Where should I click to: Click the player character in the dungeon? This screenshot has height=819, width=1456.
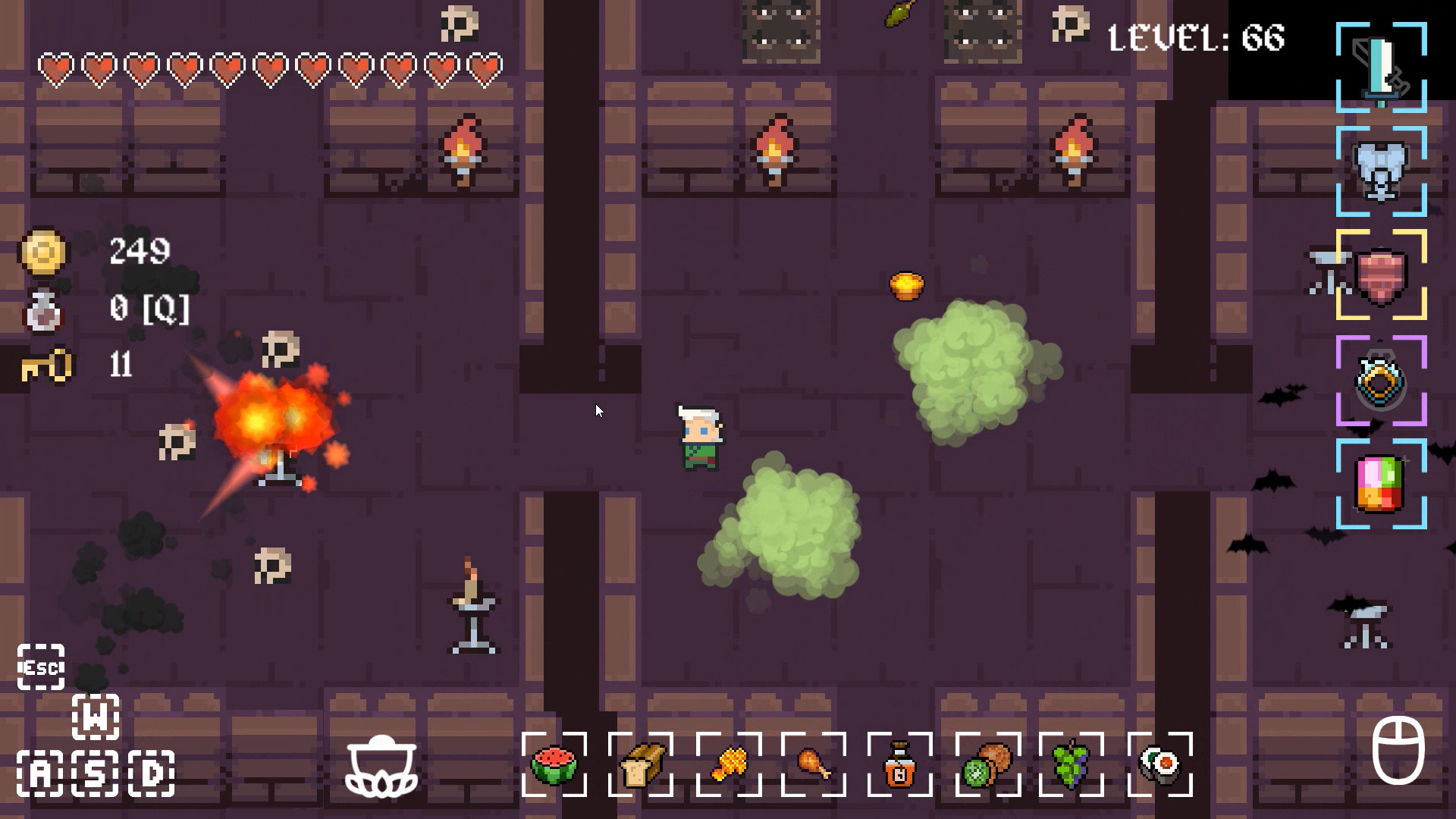click(x=699, y=436)
